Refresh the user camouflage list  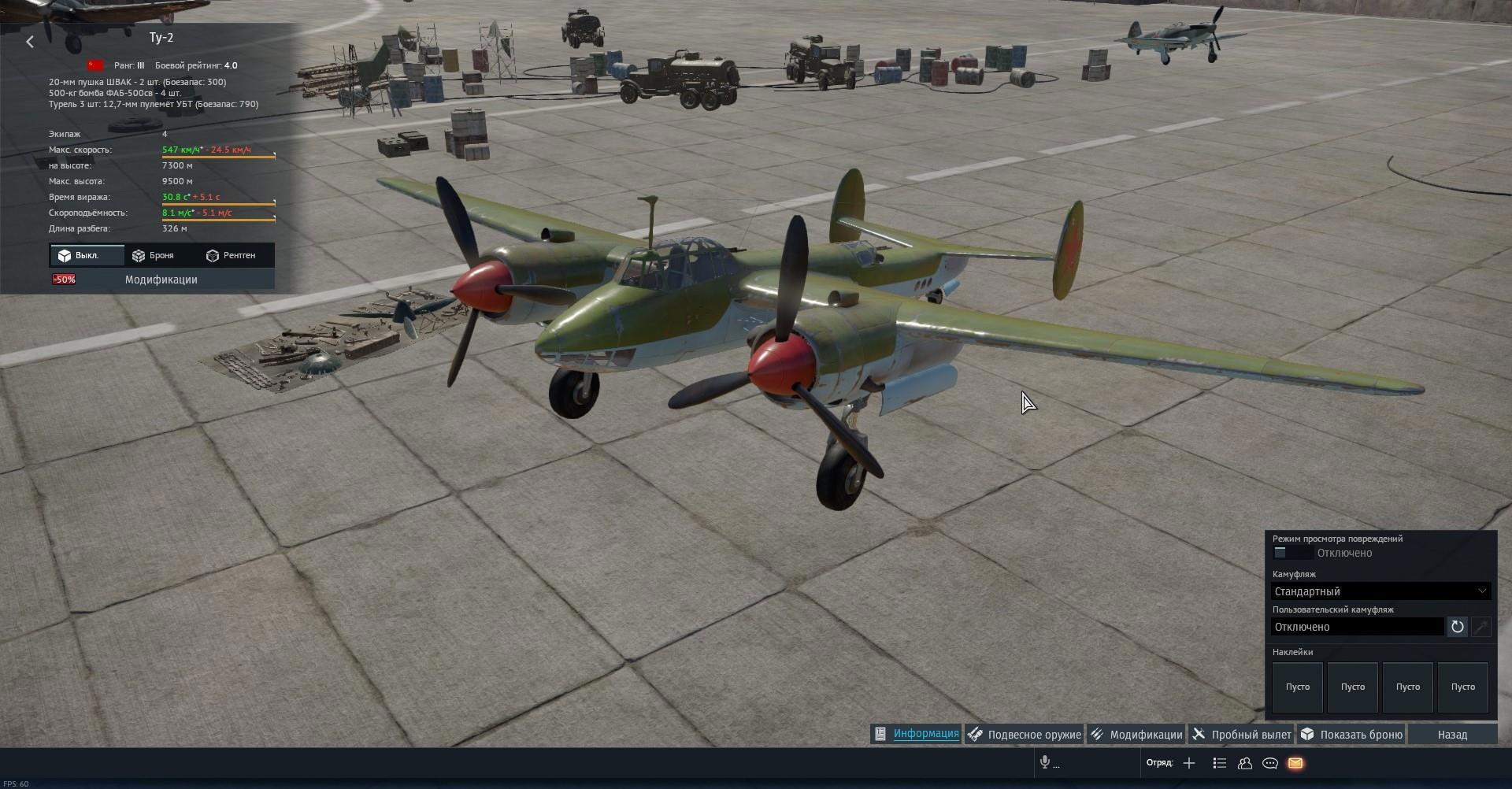pyautogui.click(x=1457, y=627)
